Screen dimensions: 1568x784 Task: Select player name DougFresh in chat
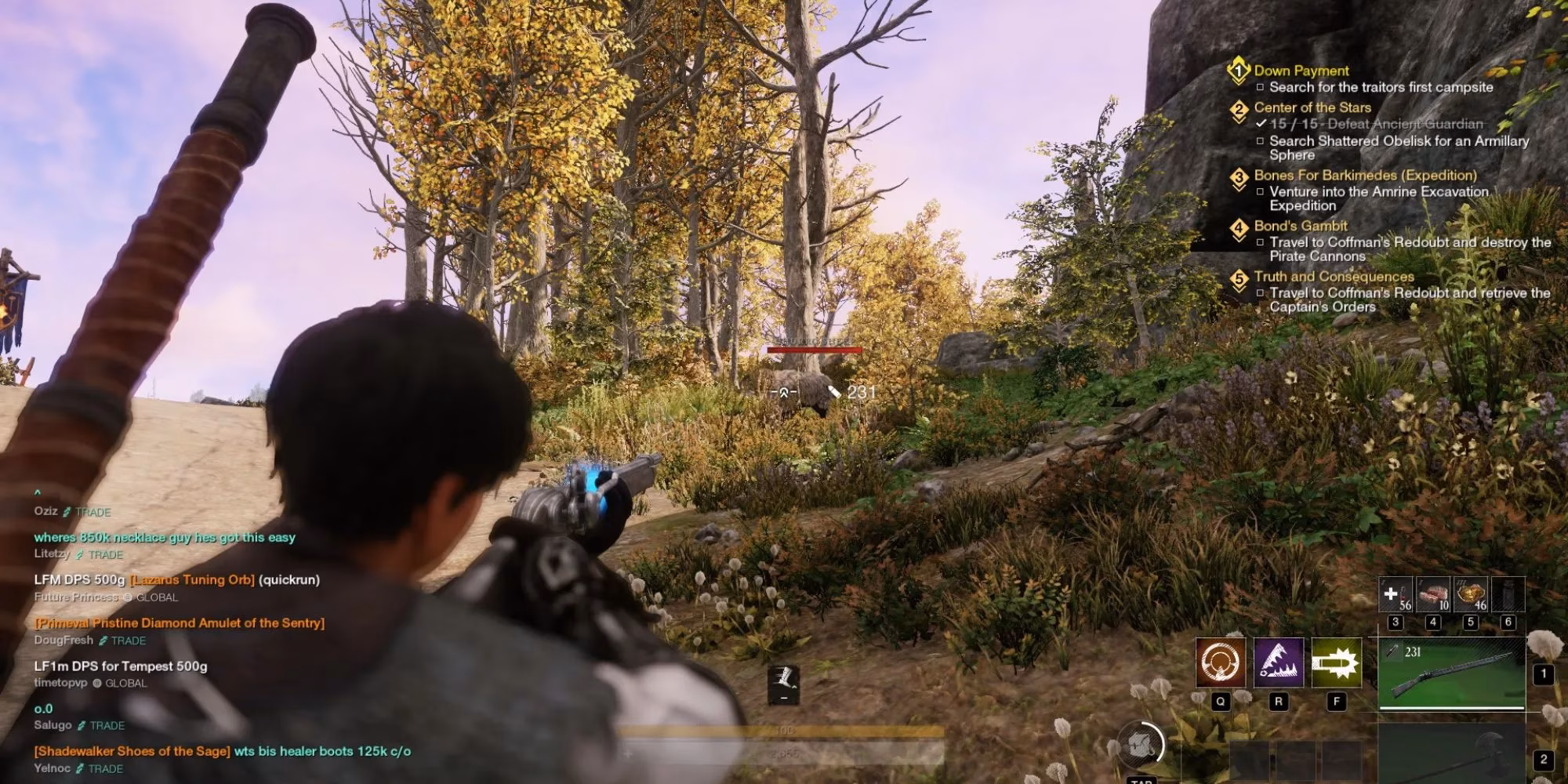click(x=64, y=641)
